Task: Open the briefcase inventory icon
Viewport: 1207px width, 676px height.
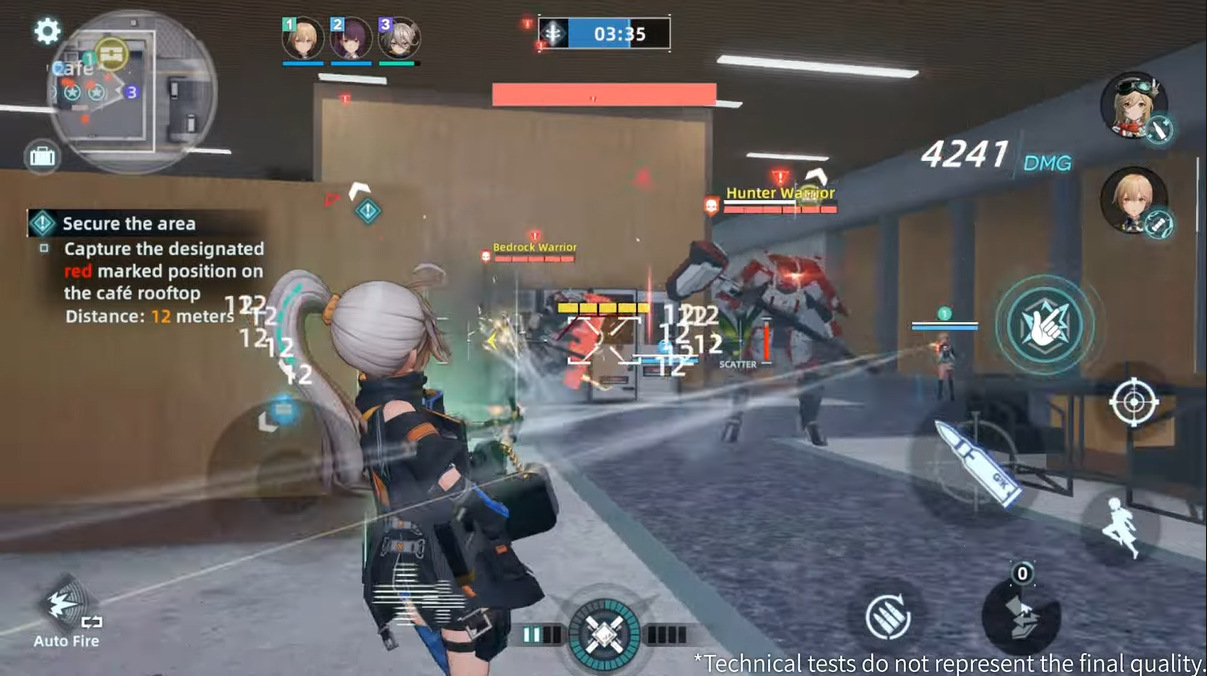Action: point(43,156)
